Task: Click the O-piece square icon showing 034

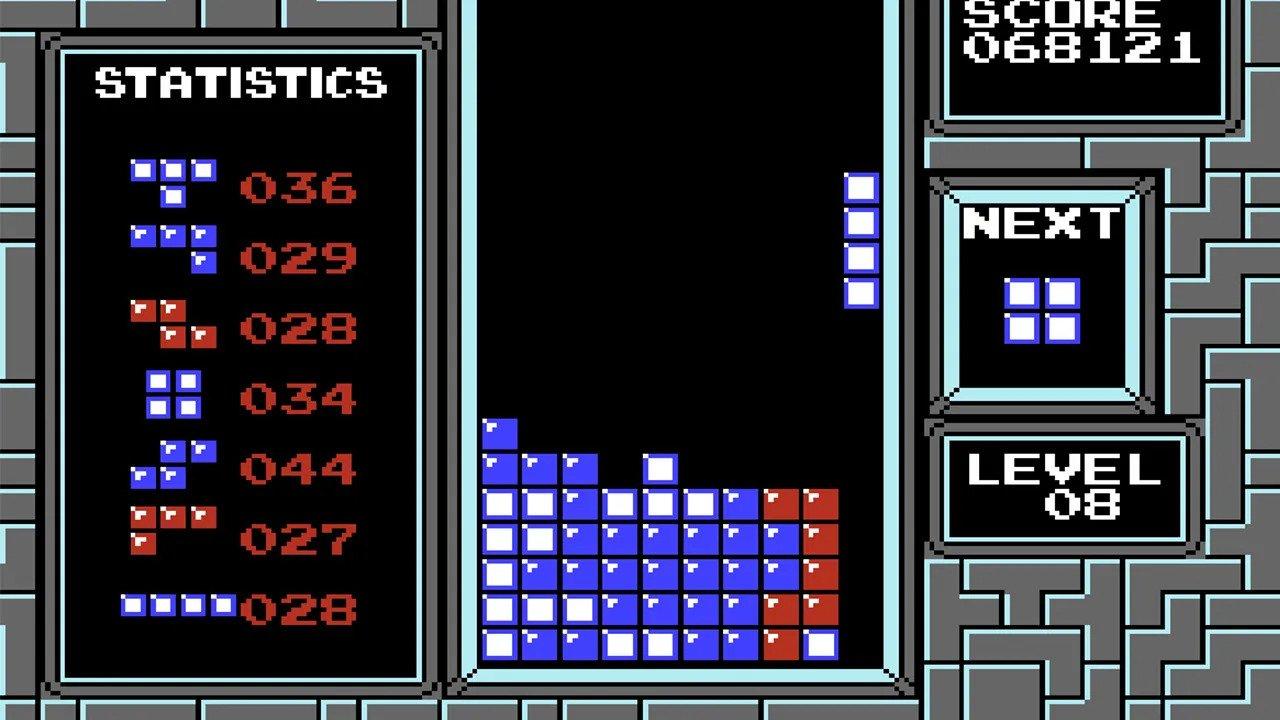Action: pyautogui.click(x=172, y=394)
